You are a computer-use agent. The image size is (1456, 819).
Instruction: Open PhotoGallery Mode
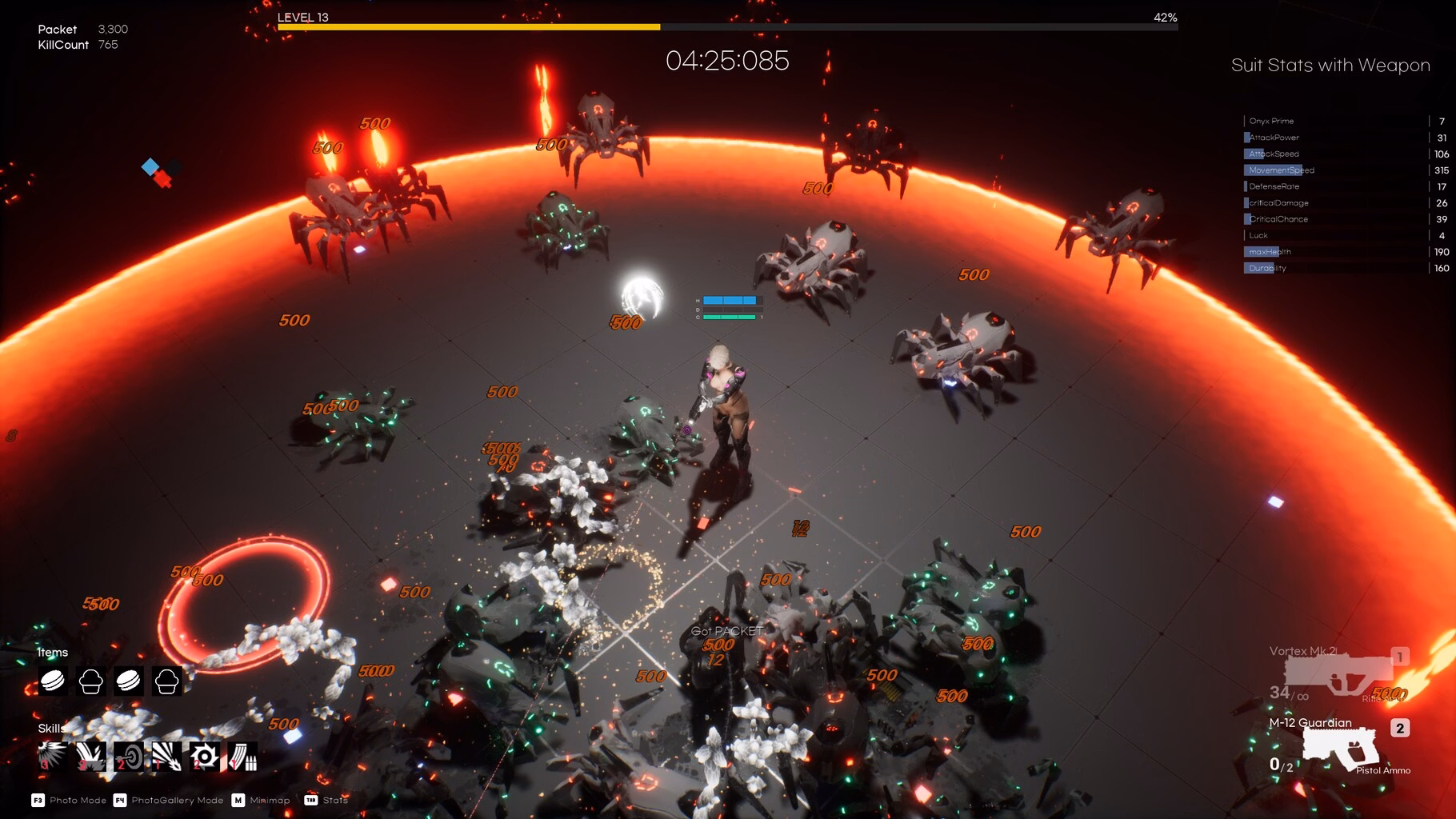coord(118,800)
